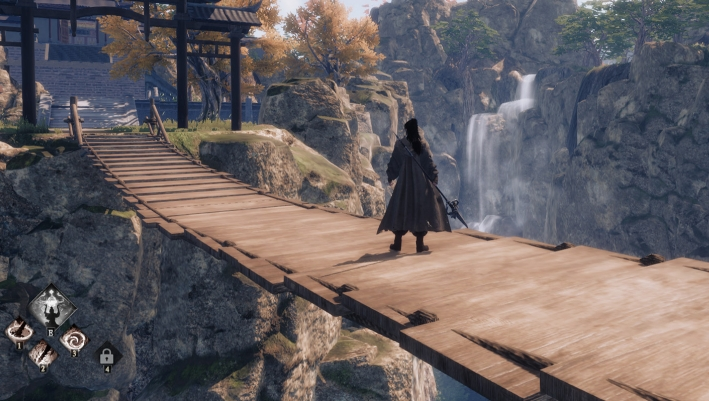Trigger the diagonal slash skill in slot 2
Viewport: 709px width, 401px height.
43,353
